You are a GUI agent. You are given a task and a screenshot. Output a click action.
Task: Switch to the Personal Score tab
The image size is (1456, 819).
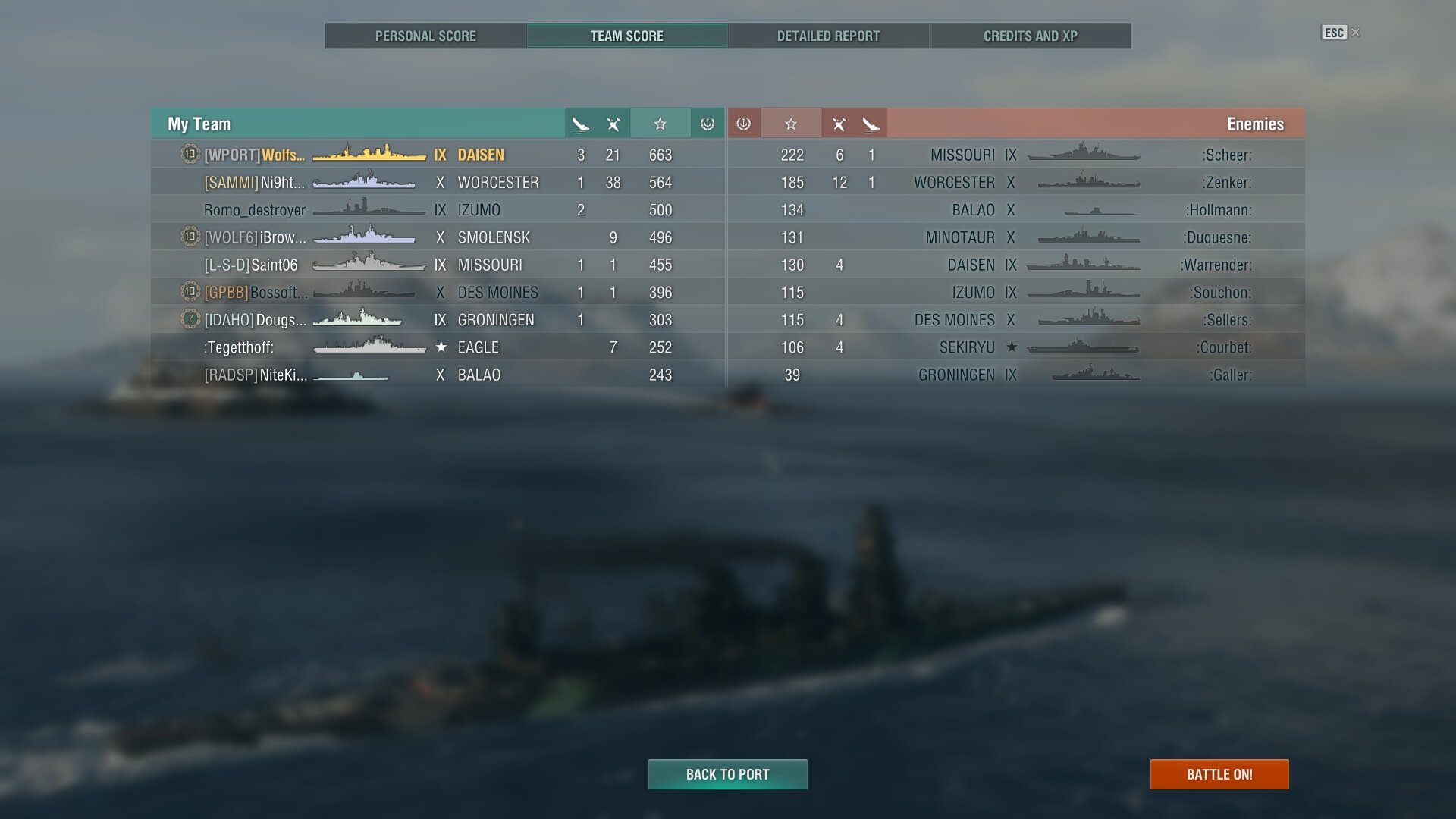coord(425,36)
